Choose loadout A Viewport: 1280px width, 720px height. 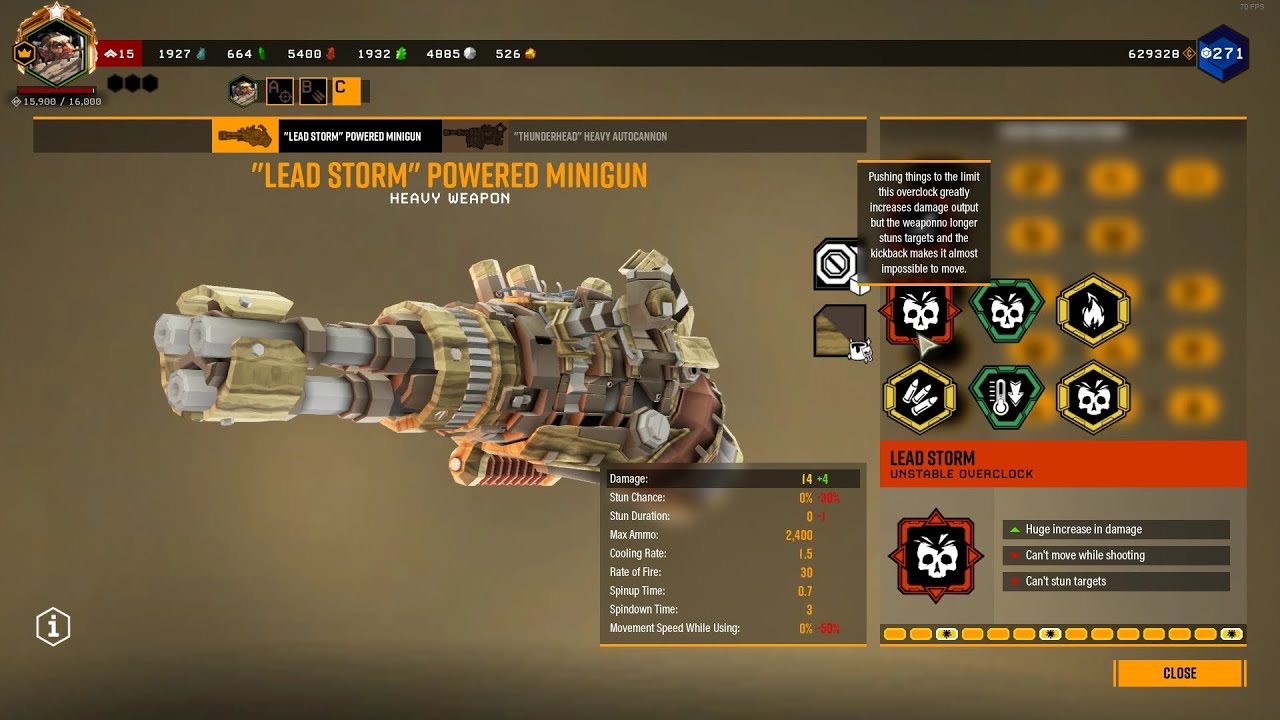[x=279, y=91]
